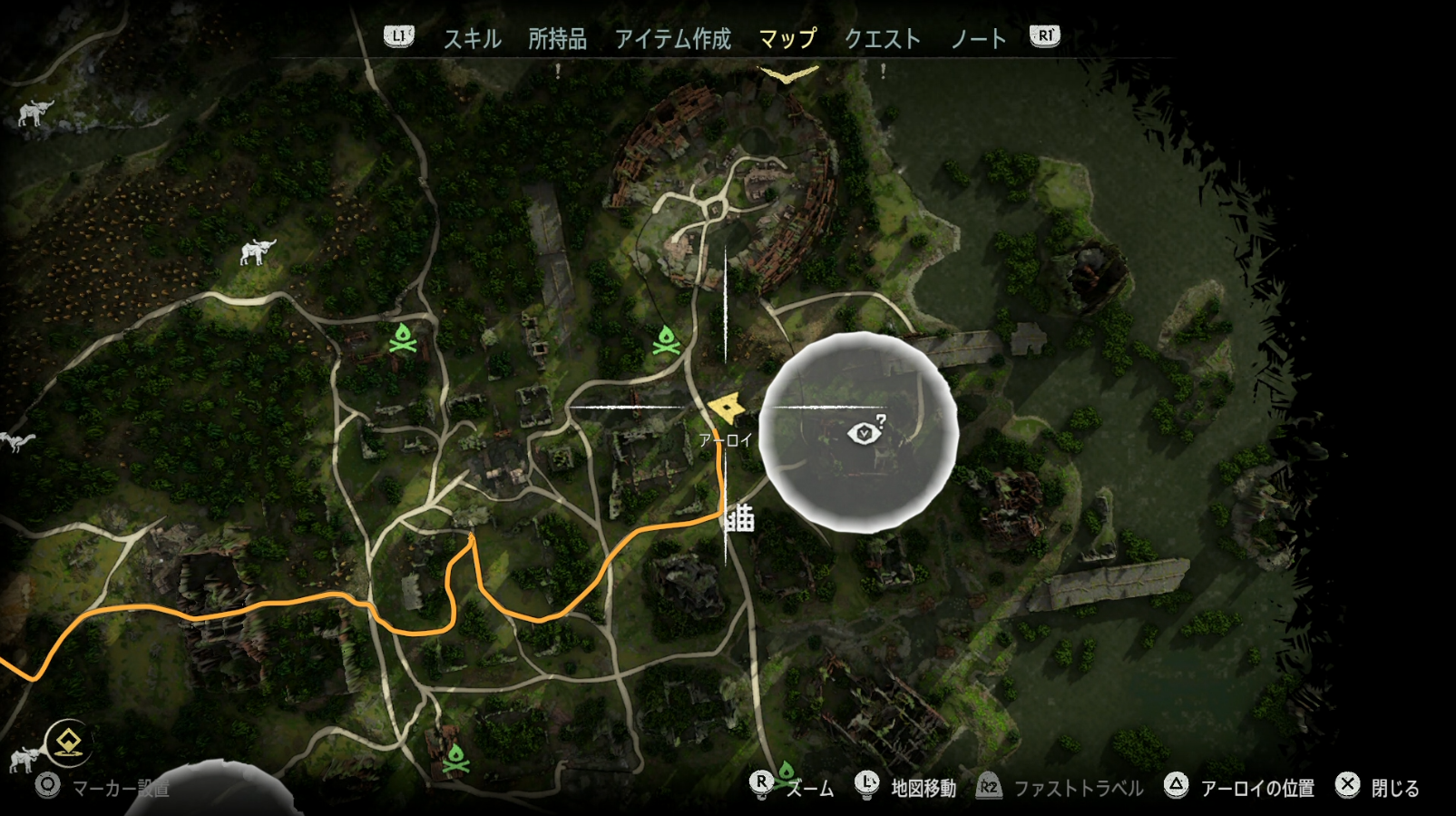Open the 所持品 inventory tab
Viewport: 1456px width, 816px height.
557,38
